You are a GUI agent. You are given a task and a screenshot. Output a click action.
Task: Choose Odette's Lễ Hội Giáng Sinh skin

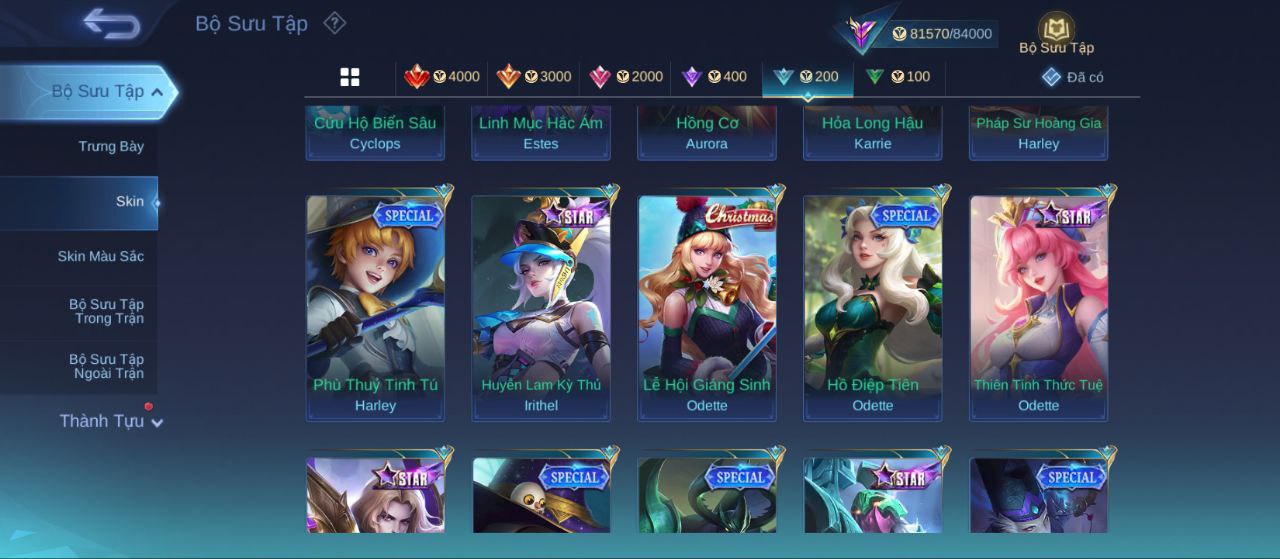(x=707, y=305)
